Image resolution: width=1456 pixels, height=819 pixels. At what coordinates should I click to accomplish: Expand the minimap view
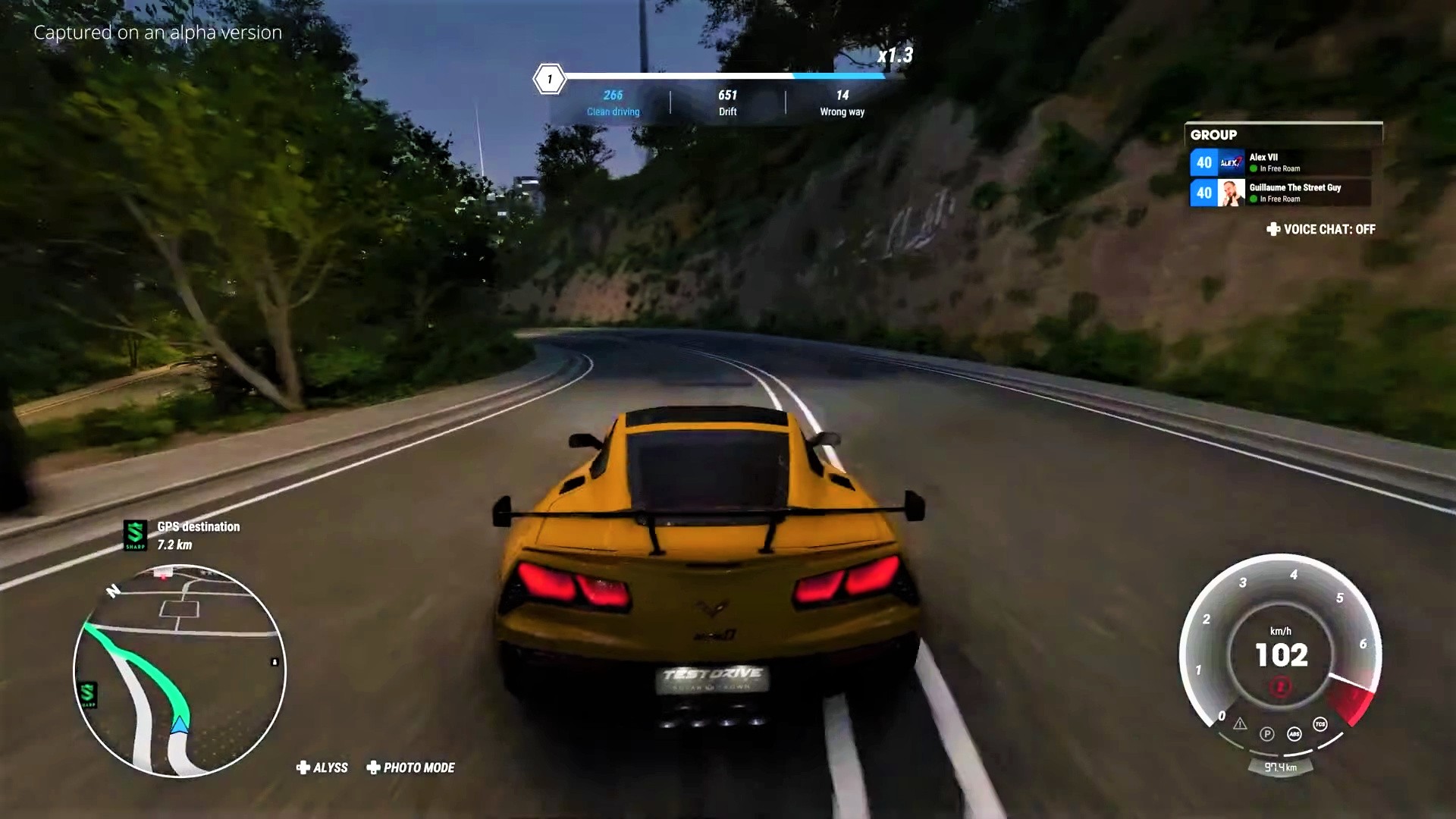(178, 667)
